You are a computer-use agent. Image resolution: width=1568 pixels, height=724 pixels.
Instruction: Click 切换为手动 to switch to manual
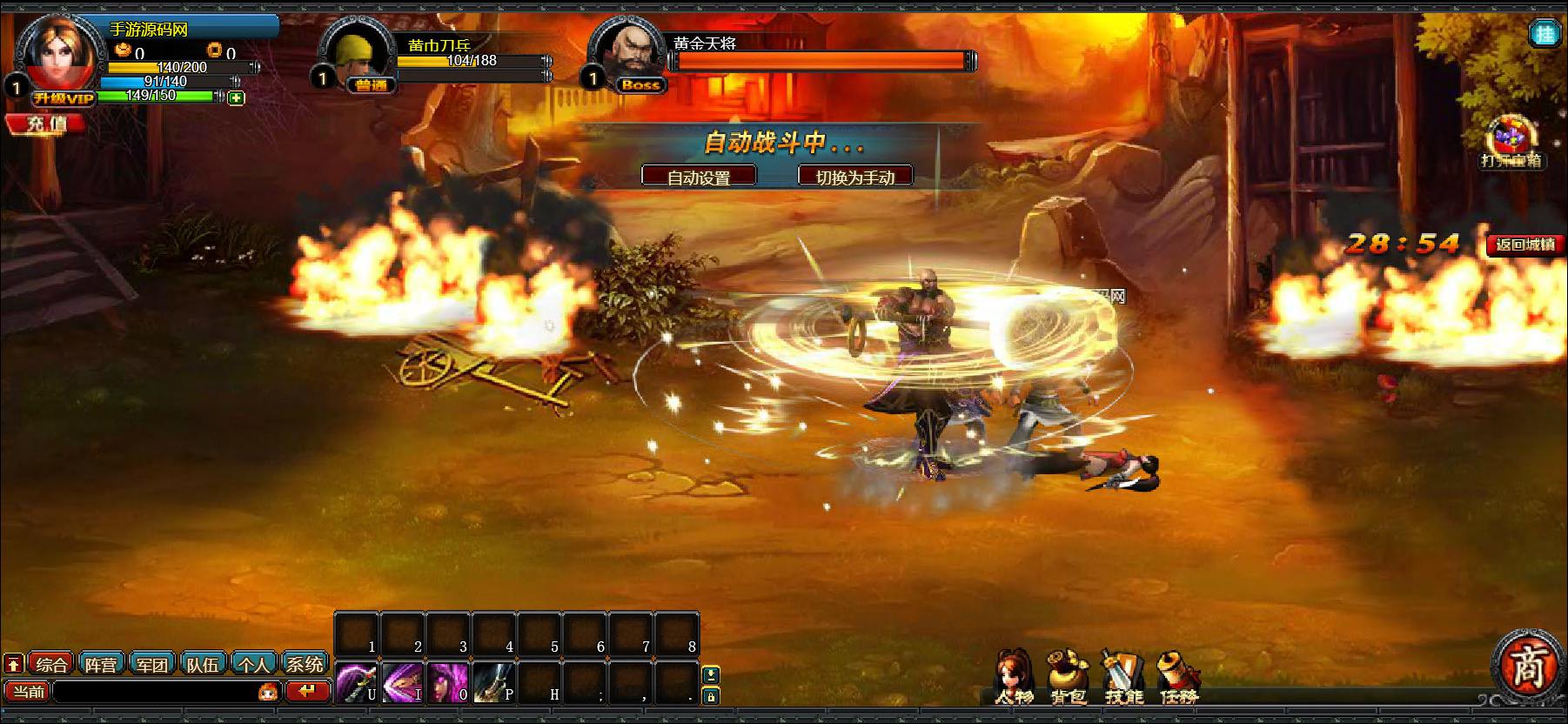click(x=854, y=177)
